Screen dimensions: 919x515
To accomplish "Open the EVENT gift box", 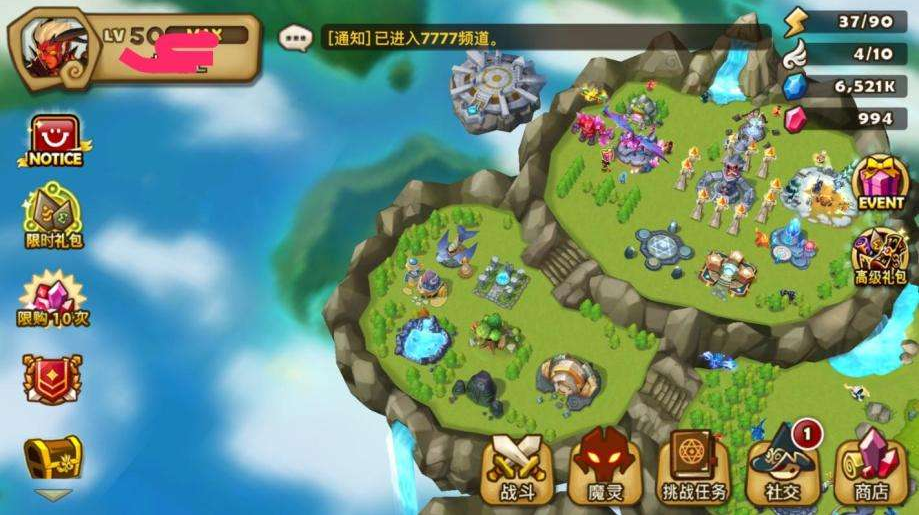I will [881, 182].
